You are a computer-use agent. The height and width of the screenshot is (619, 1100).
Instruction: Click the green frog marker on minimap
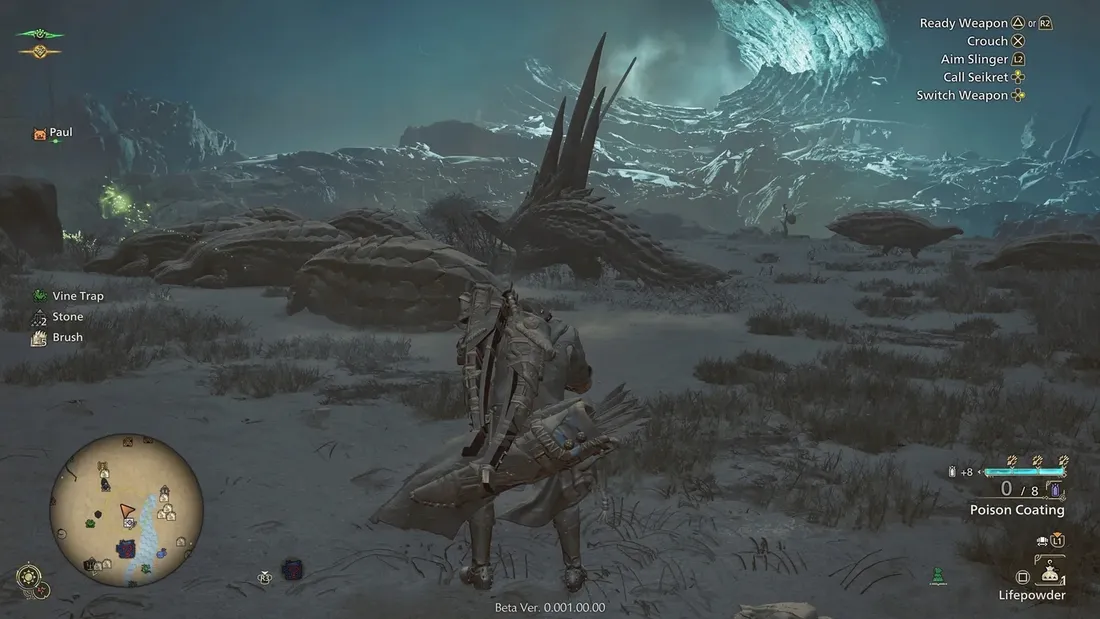89,522
